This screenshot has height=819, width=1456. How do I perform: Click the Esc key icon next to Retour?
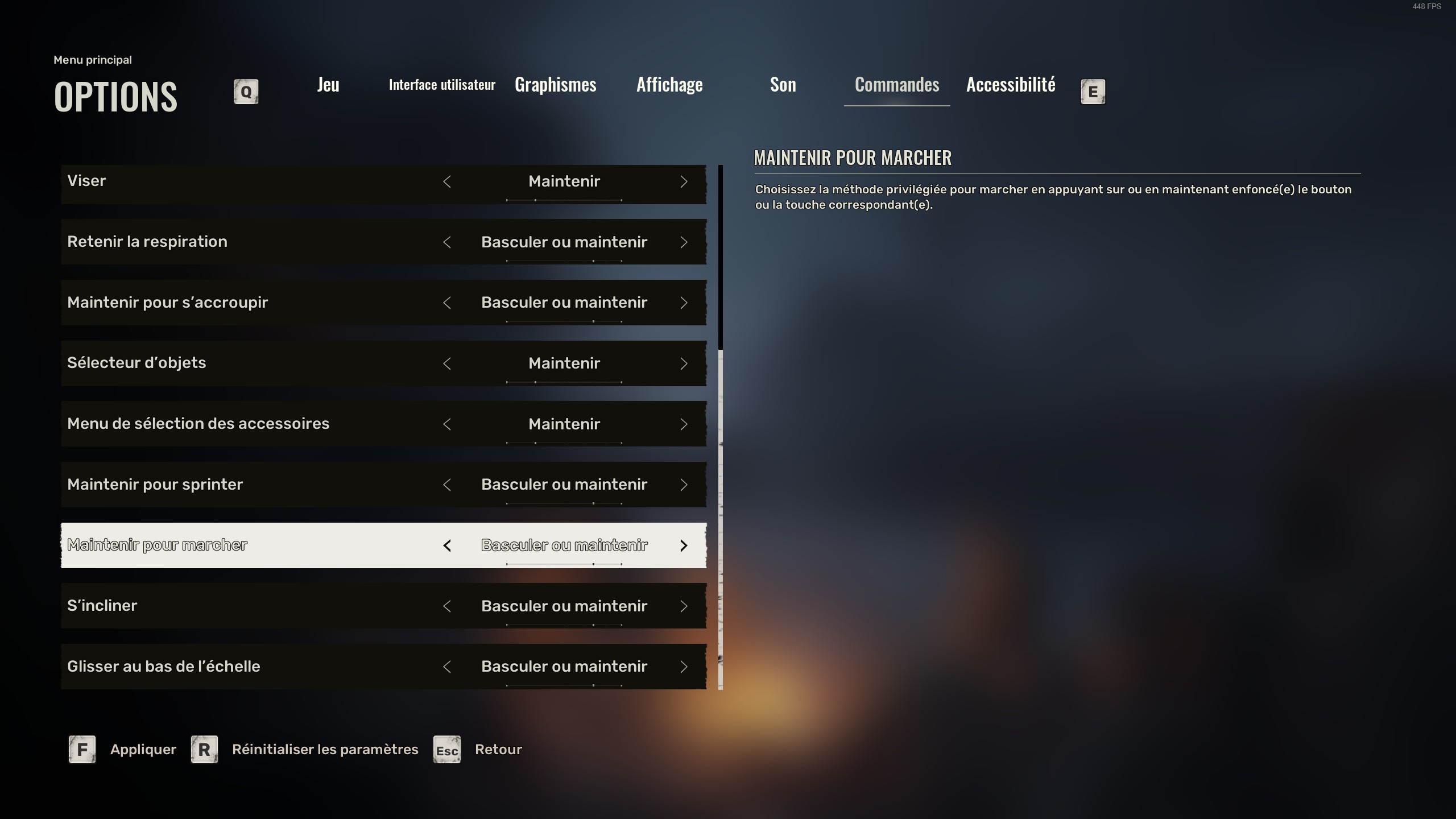446,751
